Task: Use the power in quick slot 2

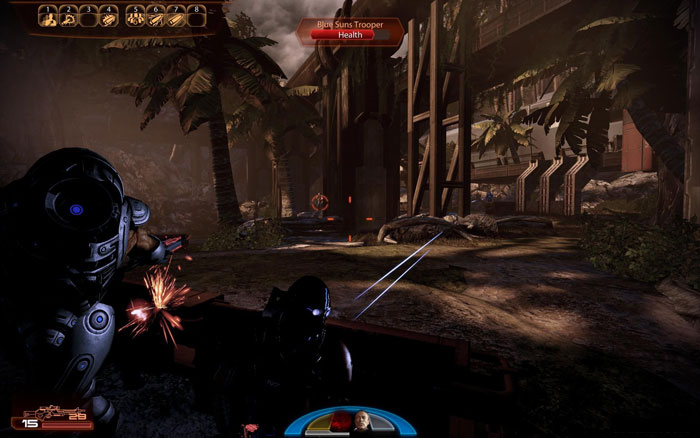Action: click(70, 16)
